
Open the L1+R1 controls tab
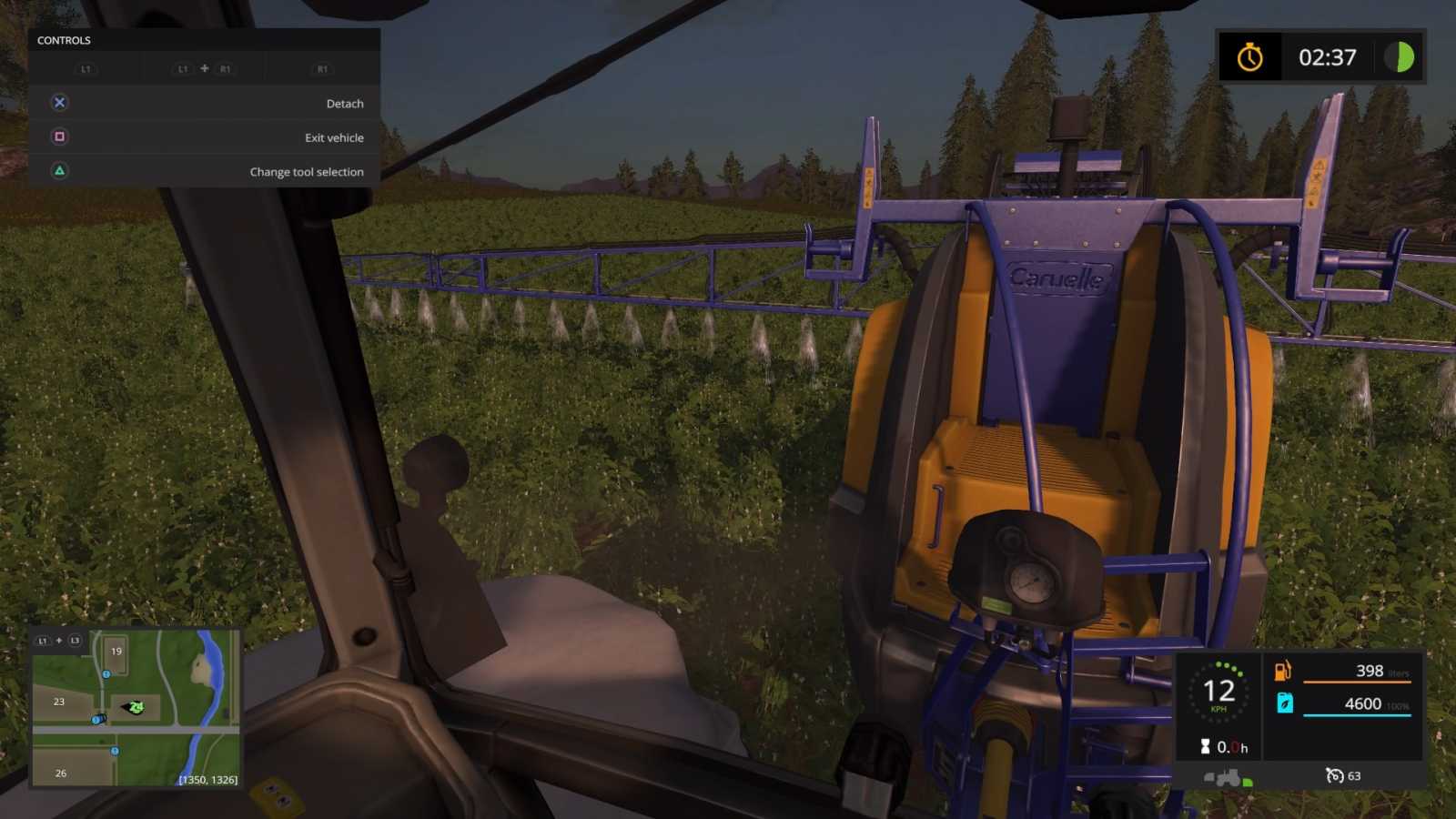pos(202,68)
